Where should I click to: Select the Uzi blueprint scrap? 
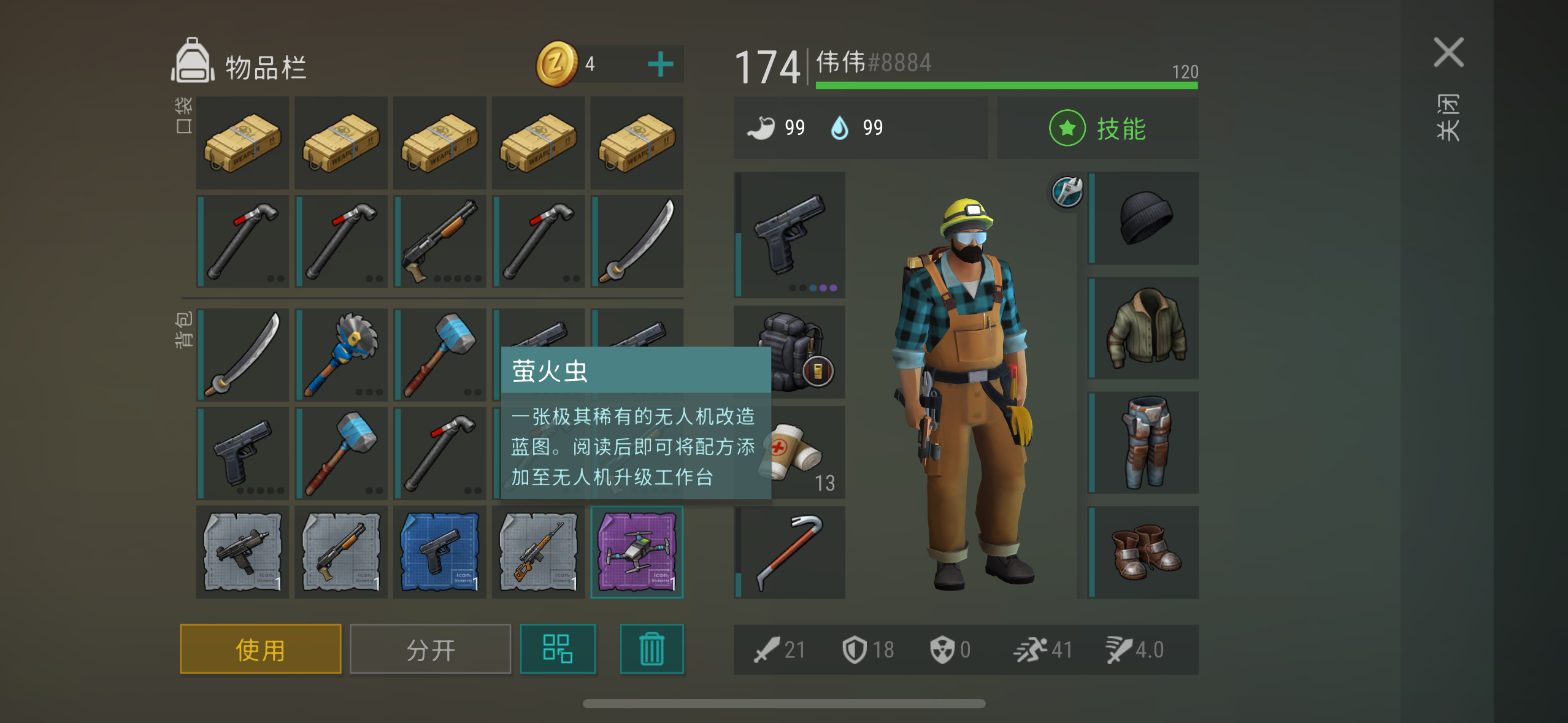(242, 552)
